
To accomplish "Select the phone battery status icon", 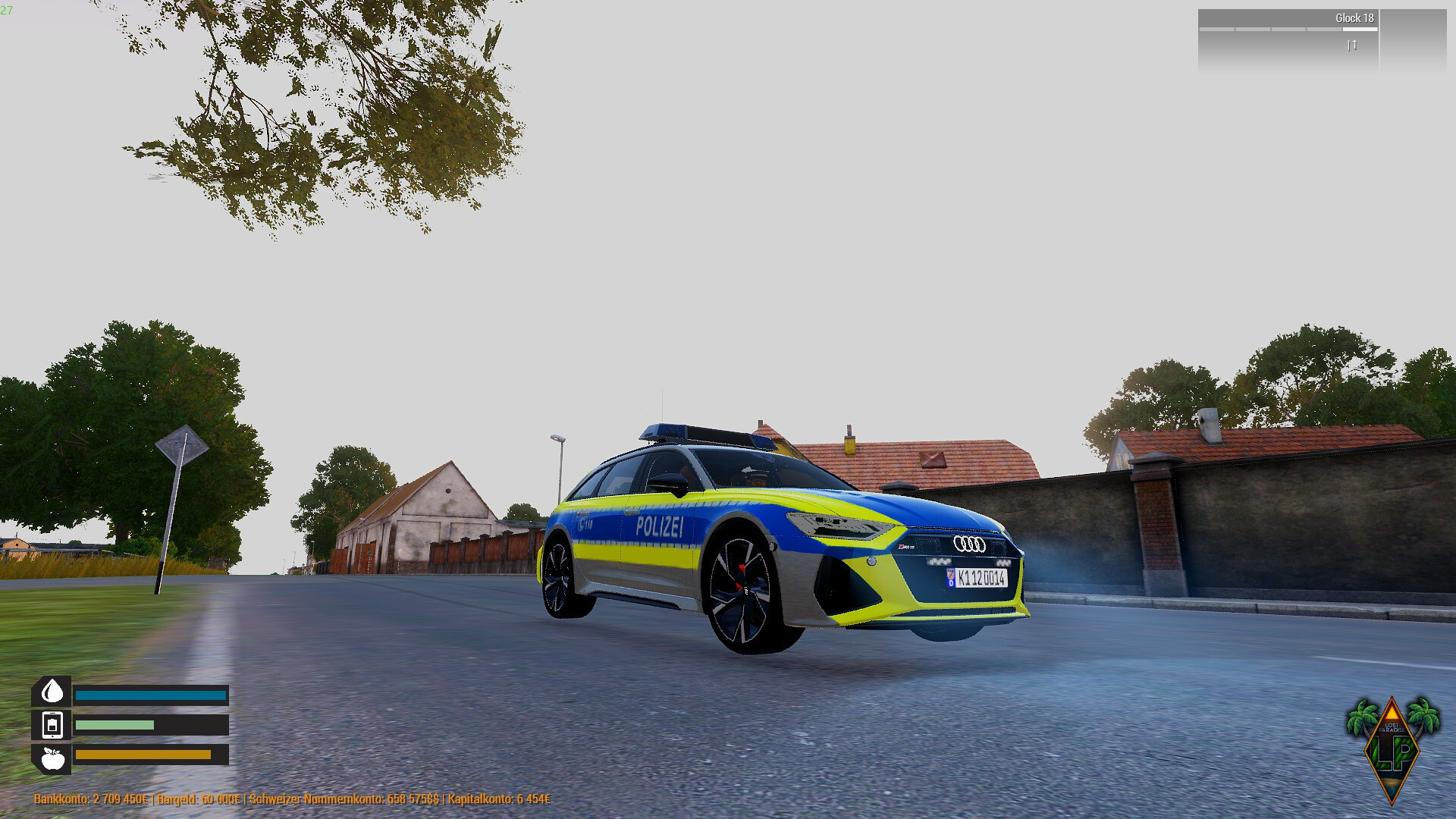I will (52, 725).
